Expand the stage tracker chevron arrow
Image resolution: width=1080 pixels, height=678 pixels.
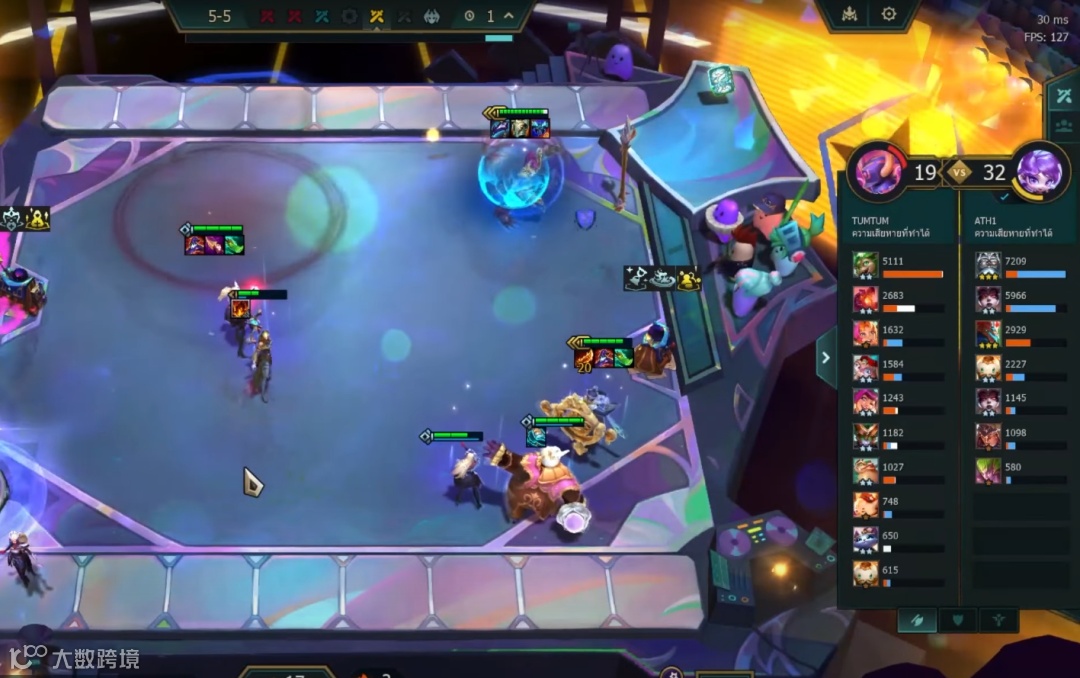click(509, 16)
